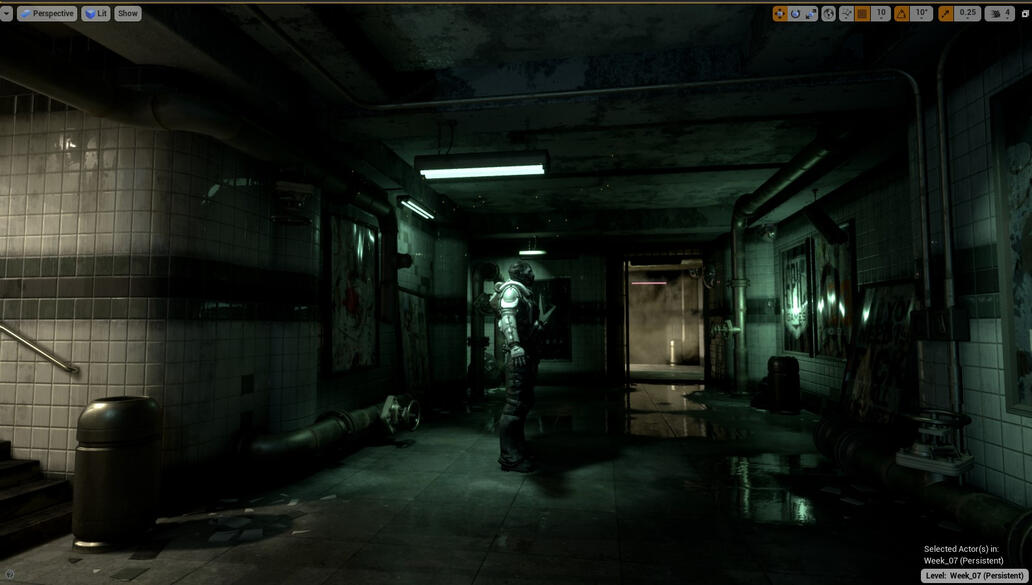
Task: Change the 10° rotation snap value
Action: (x=921, y=13)
